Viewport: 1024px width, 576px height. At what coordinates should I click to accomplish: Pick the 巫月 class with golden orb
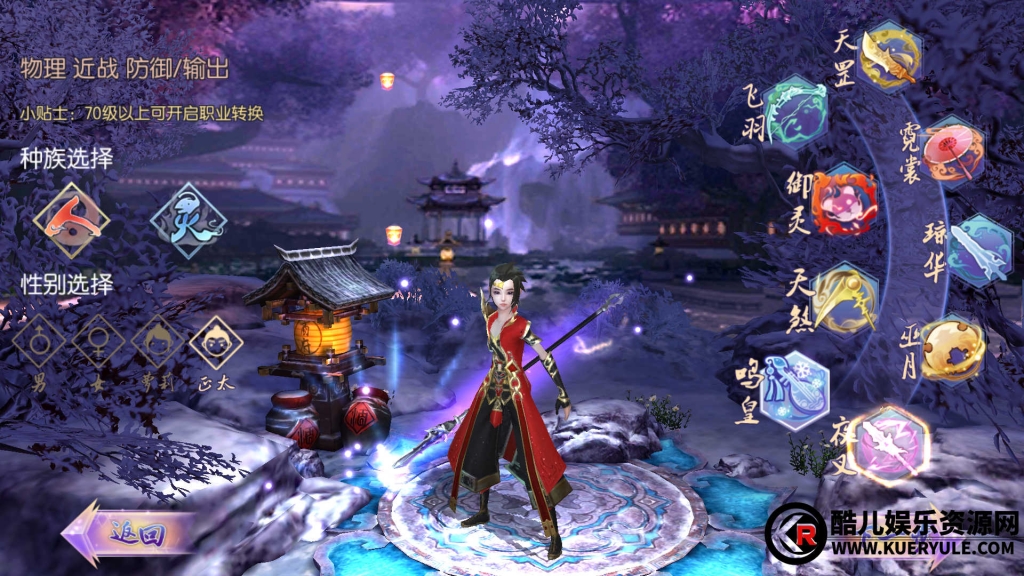(952, 348)
